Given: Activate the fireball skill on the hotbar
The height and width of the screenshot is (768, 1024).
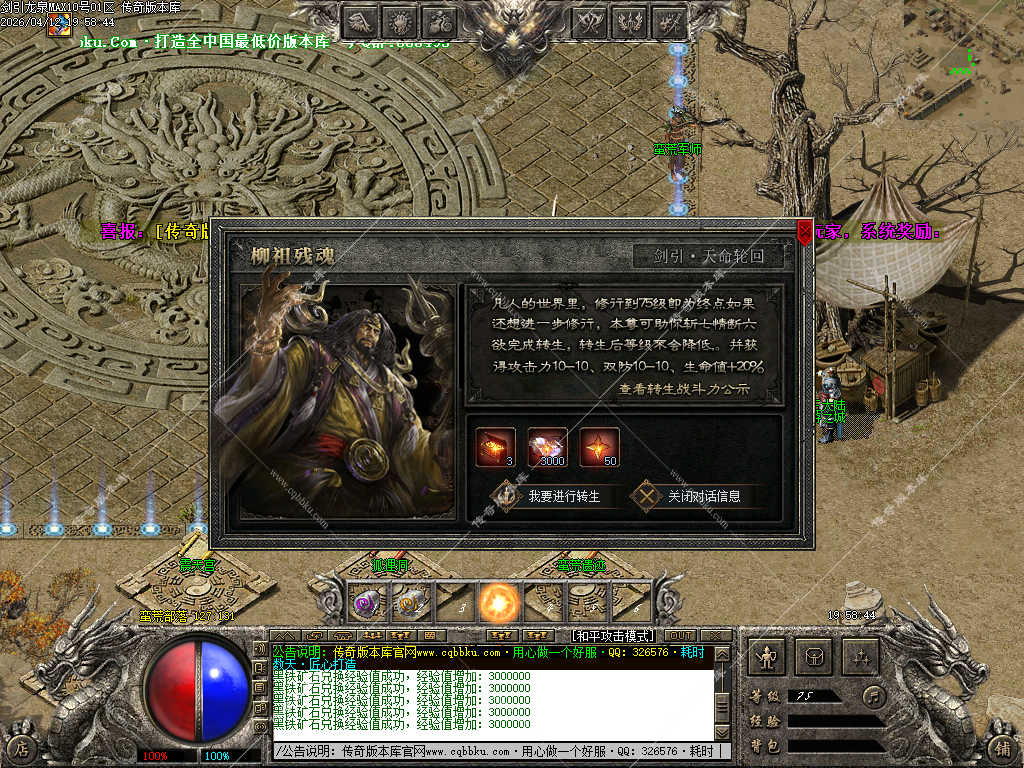Looking at the screenshot, I should (x=496, y=603).
